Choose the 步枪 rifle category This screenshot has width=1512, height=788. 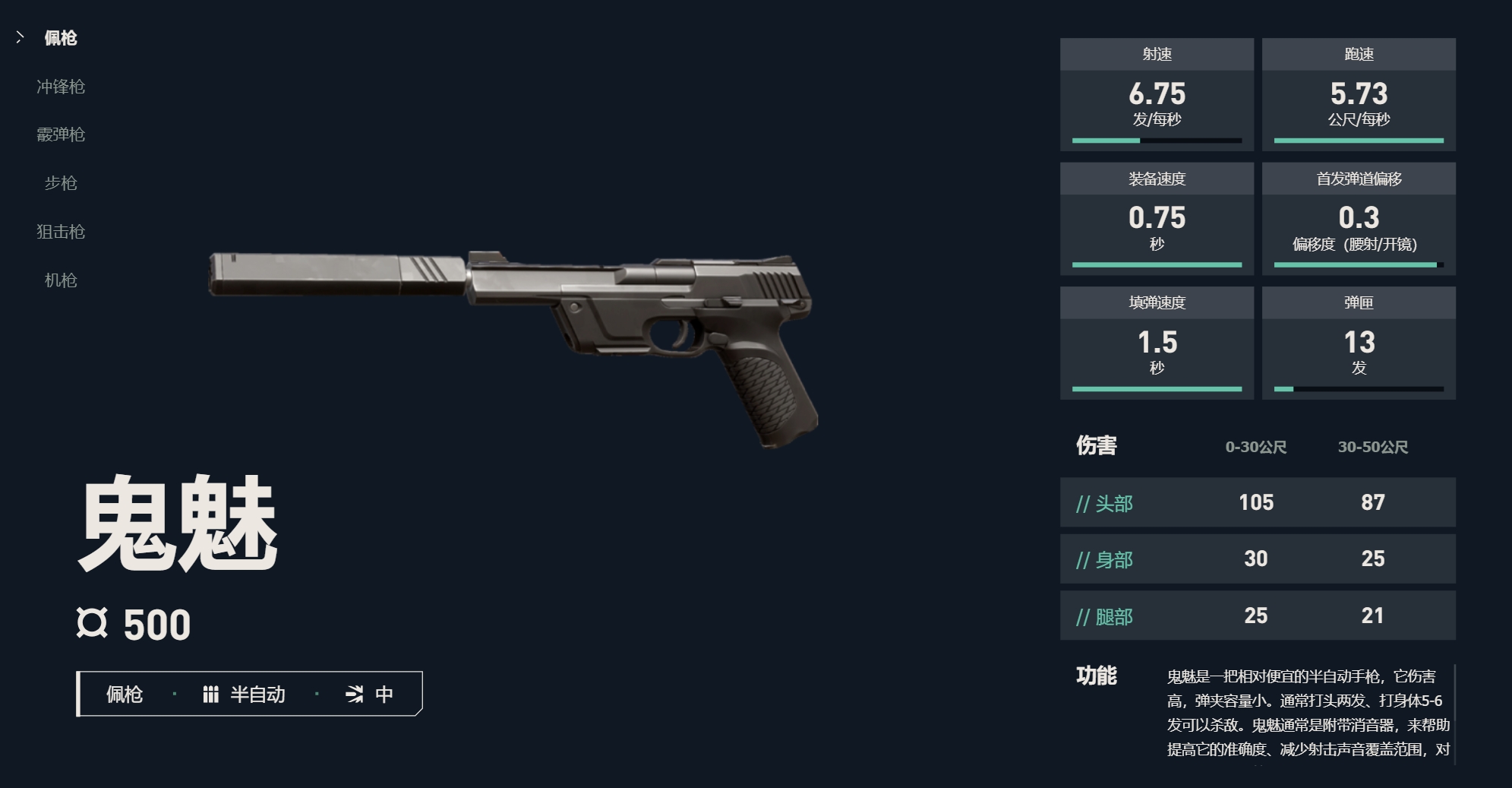click(x=61, y=183)
